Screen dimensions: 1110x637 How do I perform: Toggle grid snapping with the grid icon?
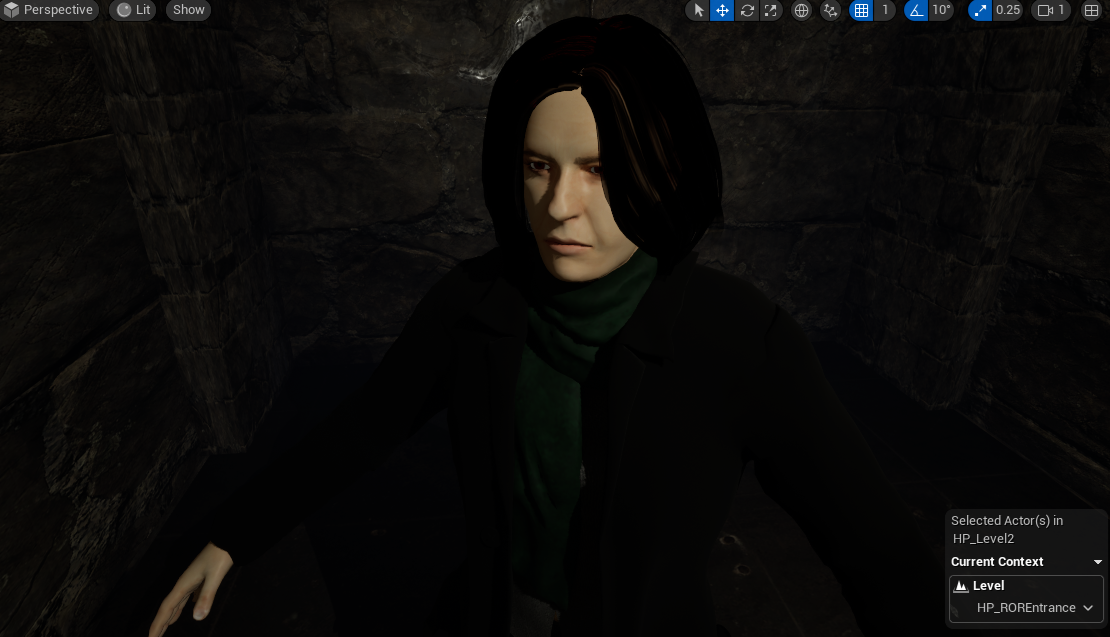(x=860, y=10)
